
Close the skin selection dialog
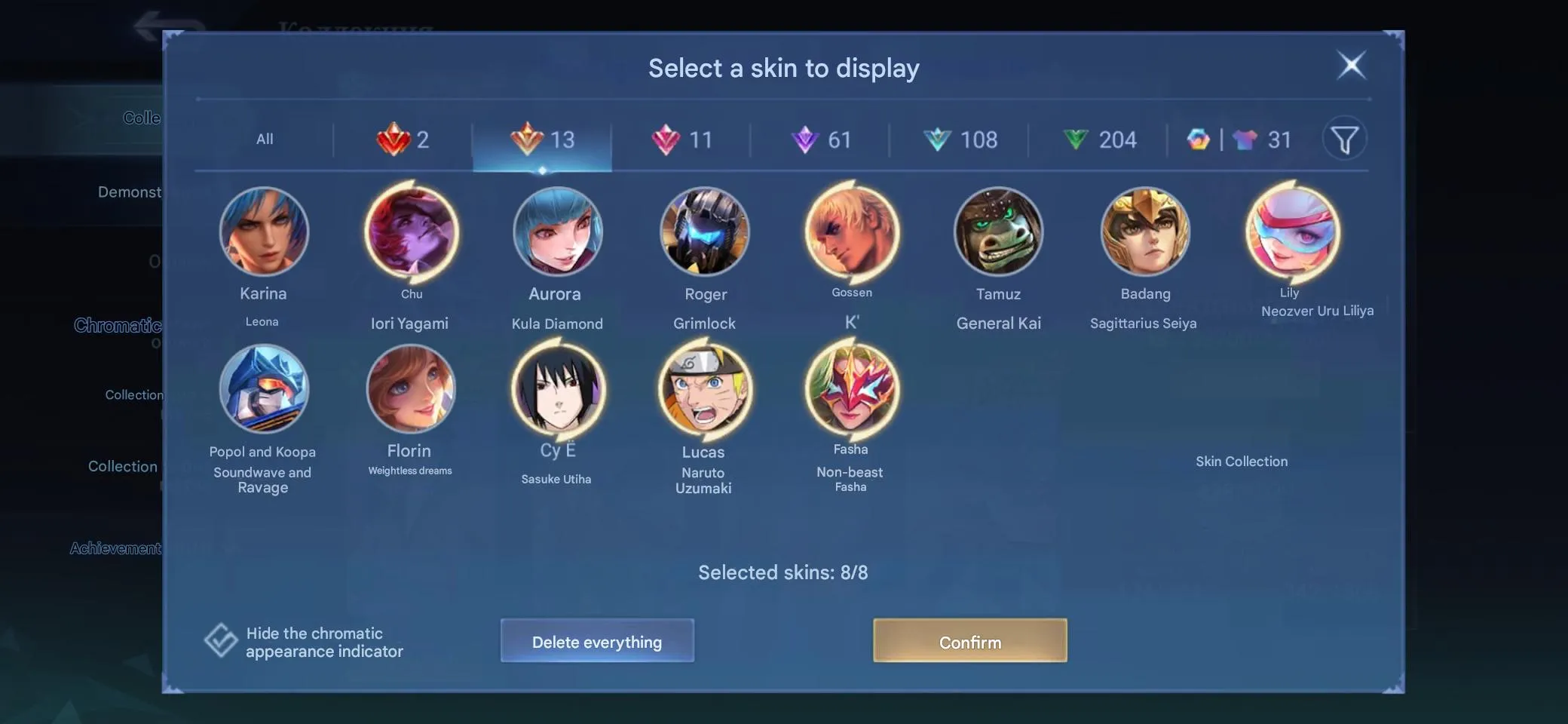click(1352, 66)
